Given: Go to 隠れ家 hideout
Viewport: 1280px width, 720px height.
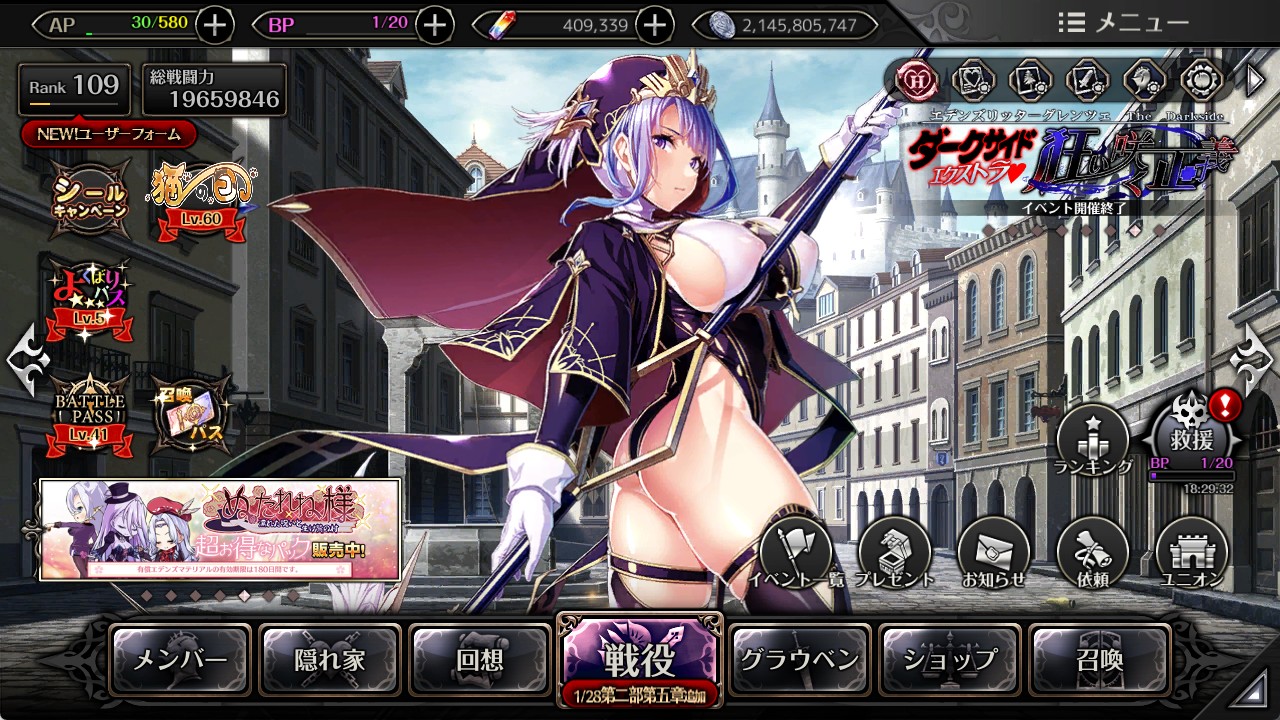Looking at the screenshot, I should point(330,660).
